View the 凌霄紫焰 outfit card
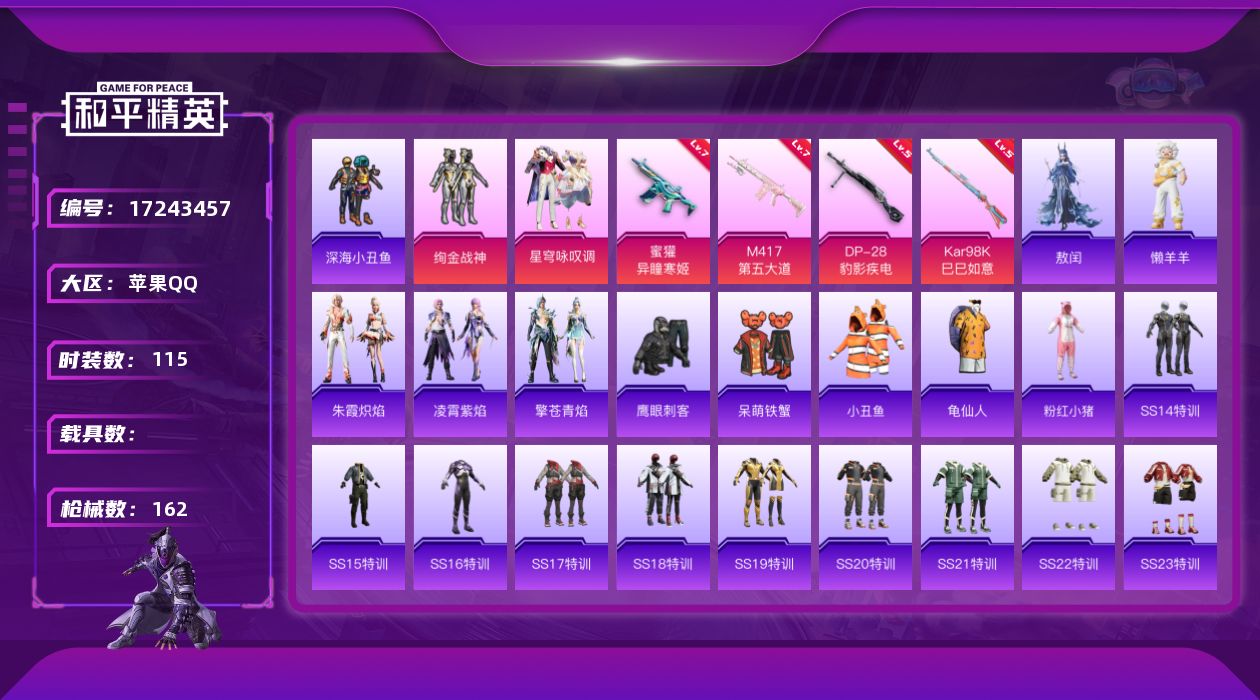This screenshot has height=700, width=1260. (460, 364)
